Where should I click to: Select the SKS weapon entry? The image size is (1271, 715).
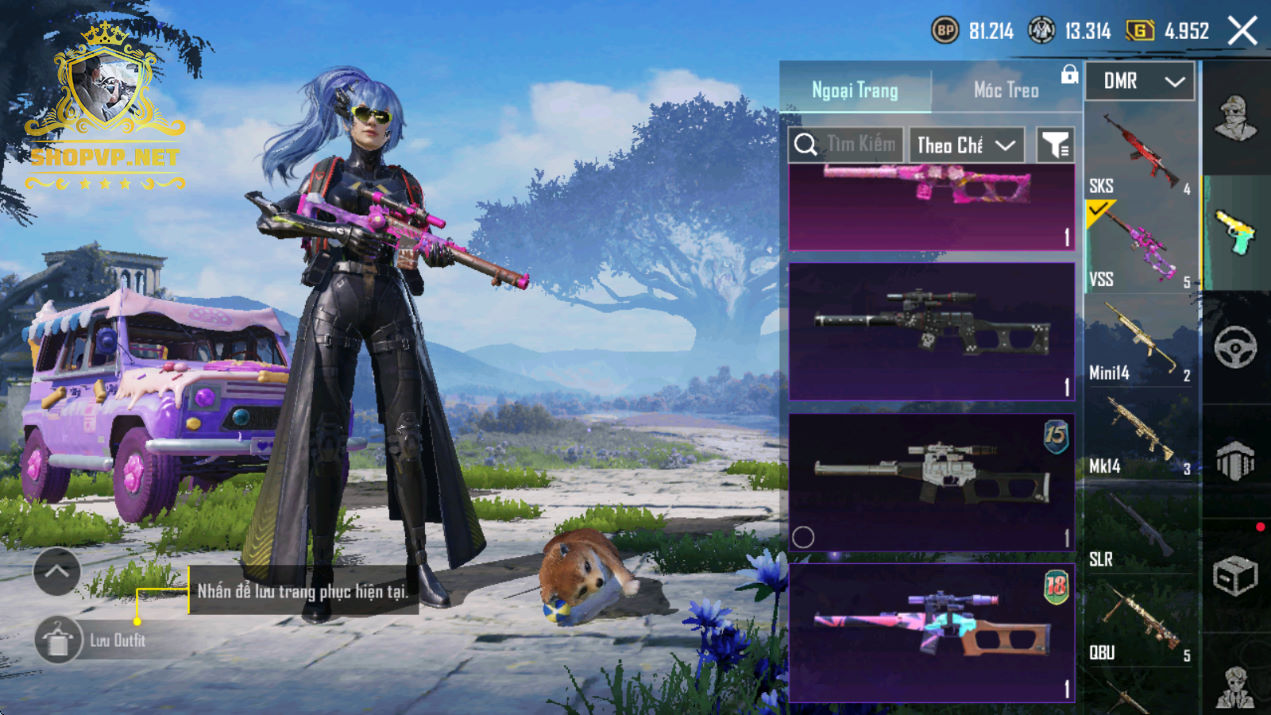[x=1140, y=152]
